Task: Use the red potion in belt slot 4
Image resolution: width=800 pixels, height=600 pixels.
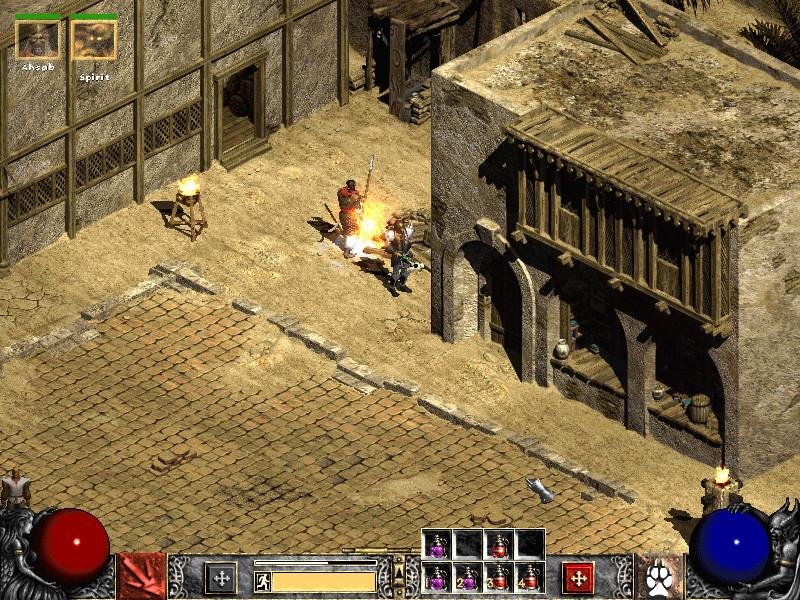Action: (x=529, y=578)
